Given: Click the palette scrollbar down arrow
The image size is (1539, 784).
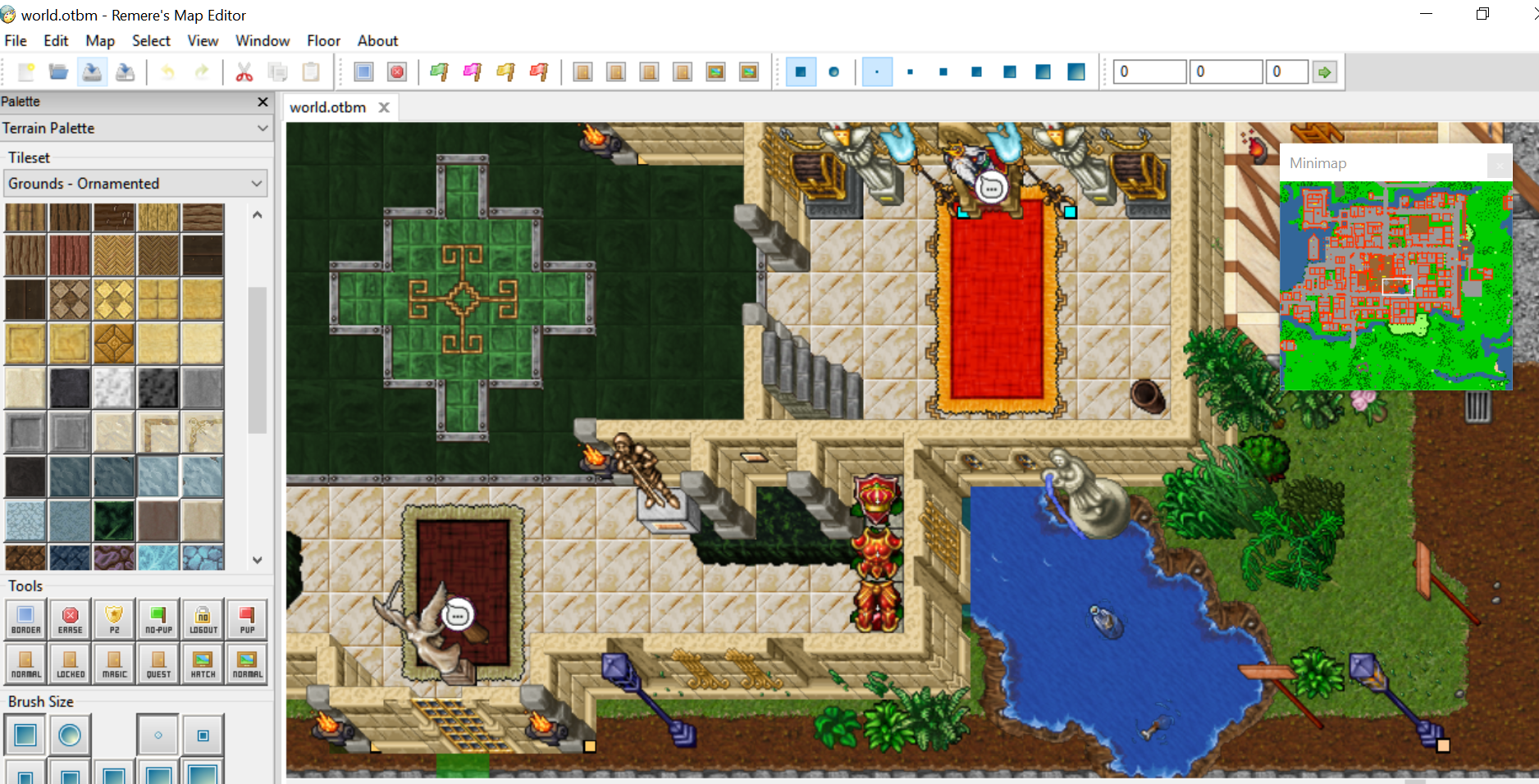Looking at the screenshot, I should point(257,560).
